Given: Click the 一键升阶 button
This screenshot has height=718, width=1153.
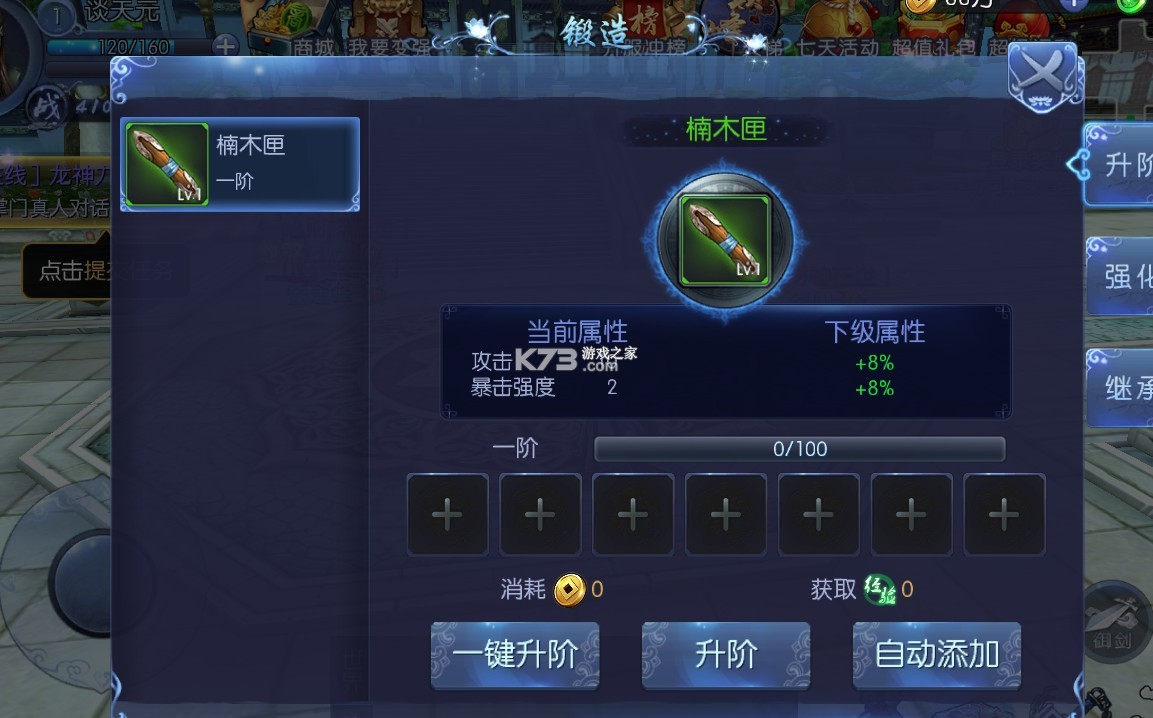Looking at the screenshot, I should tap(515, 654).
